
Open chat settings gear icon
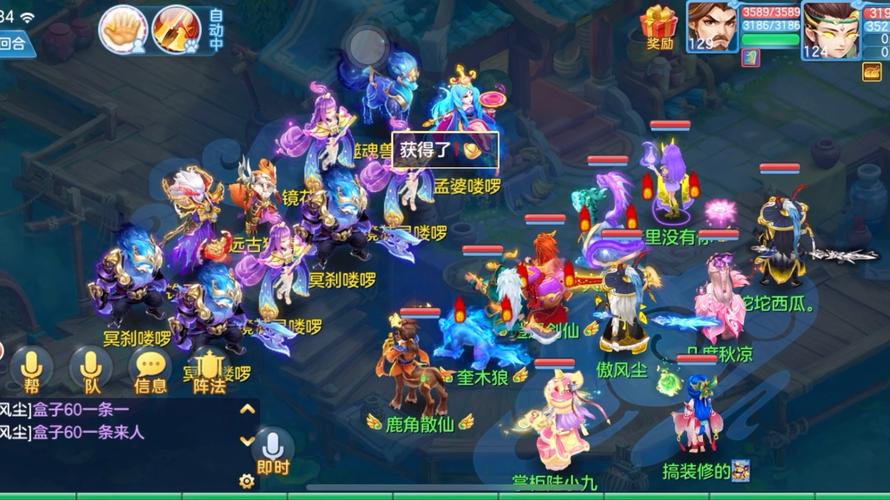pos(247,481)
